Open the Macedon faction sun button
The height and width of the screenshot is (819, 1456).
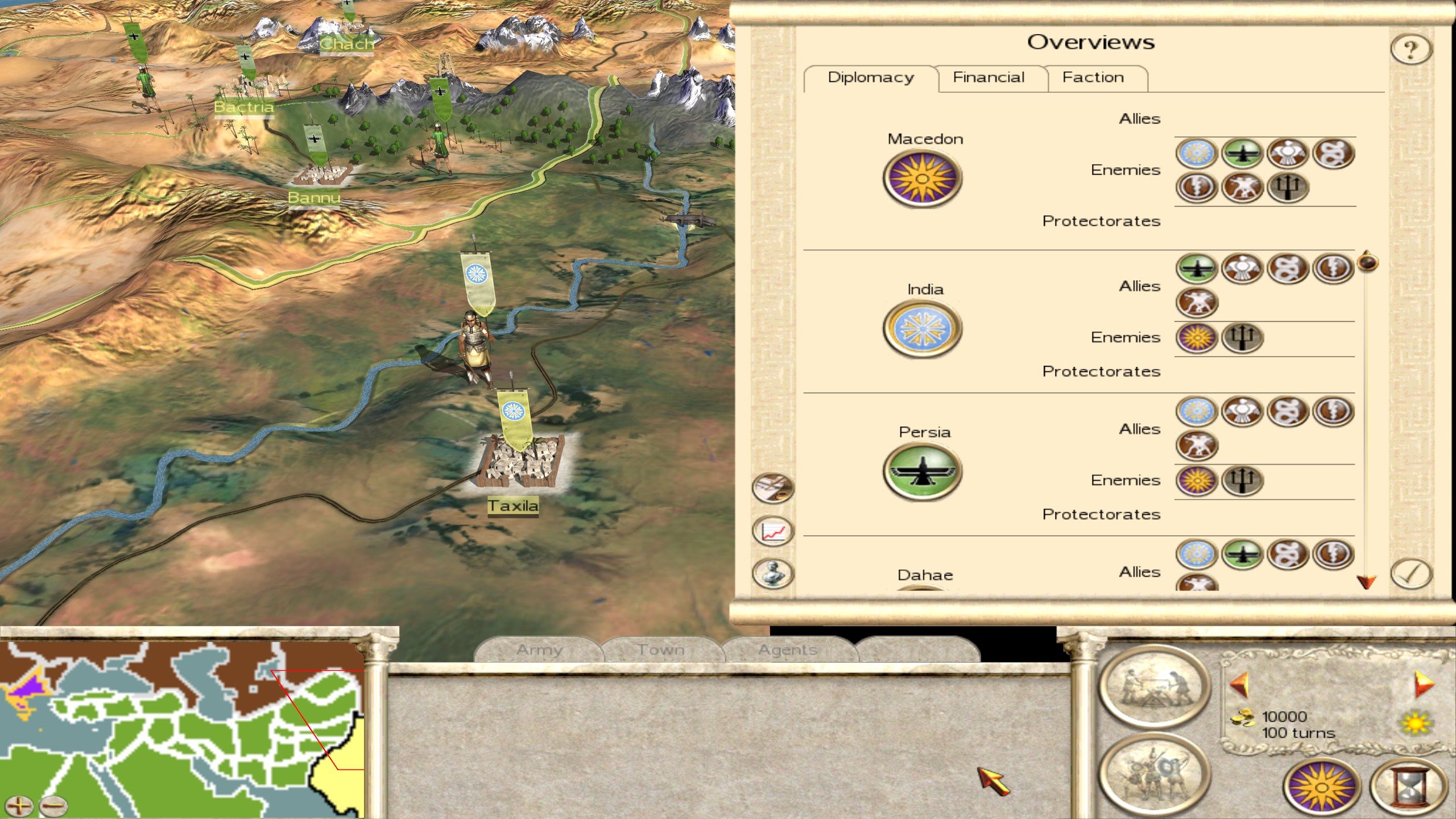pos(1322,787)
